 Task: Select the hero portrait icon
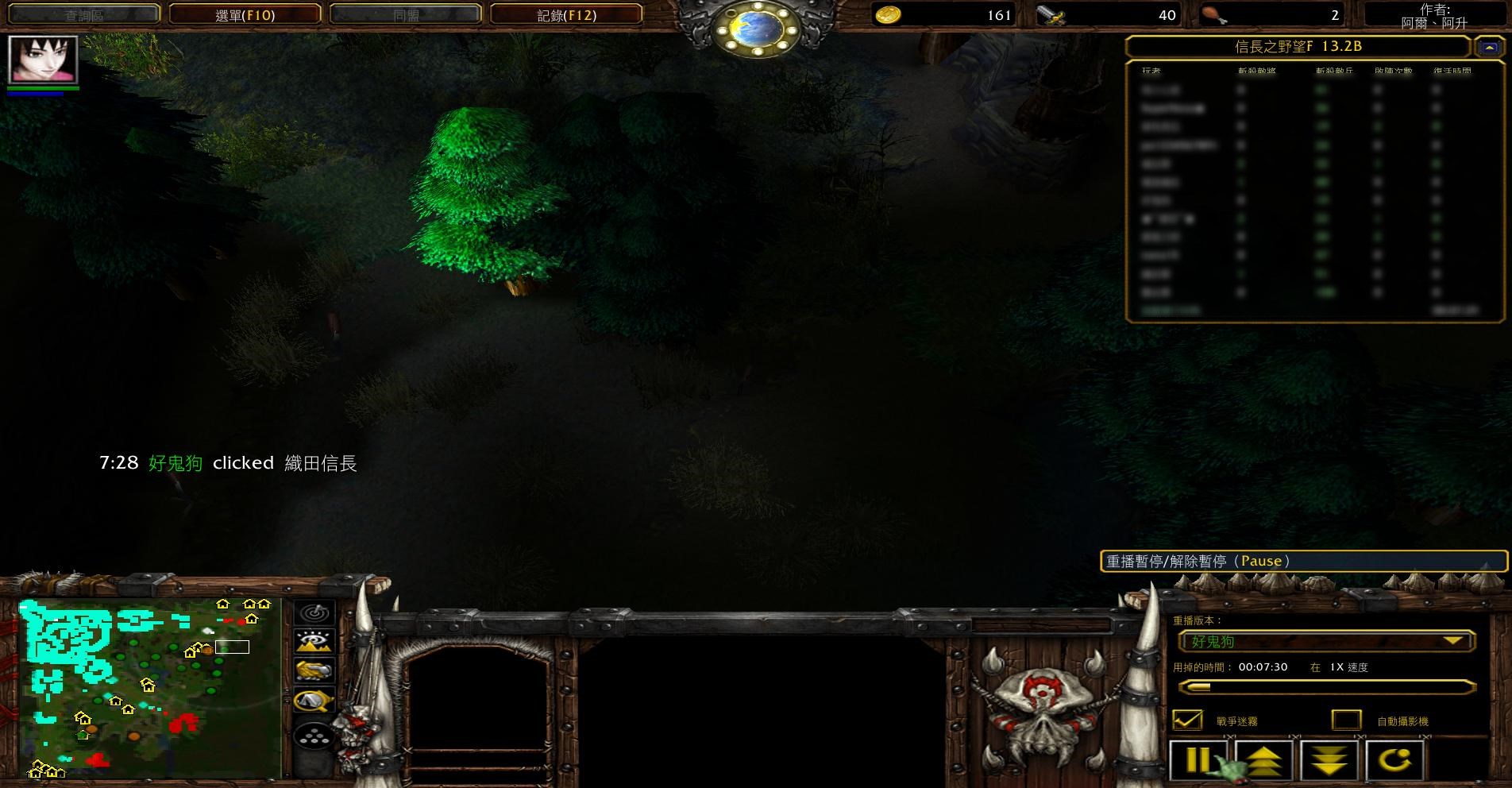(43, 59)
